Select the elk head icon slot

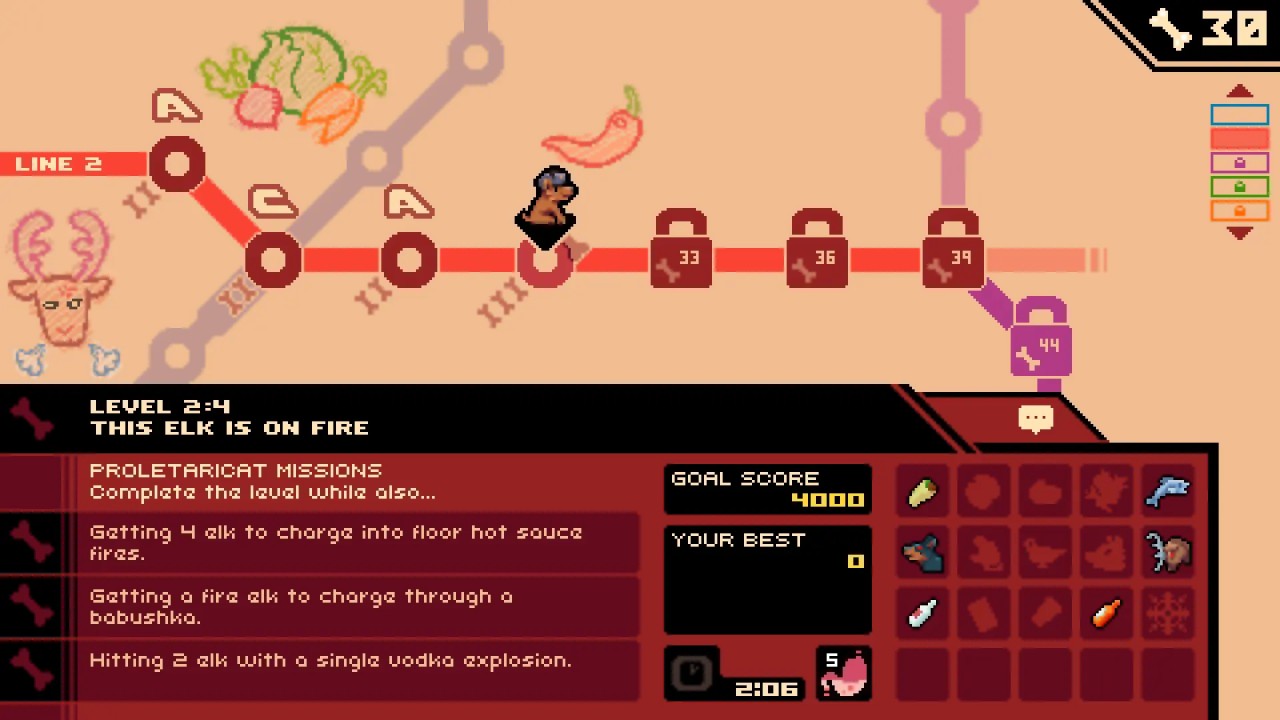coord(1167,553)
